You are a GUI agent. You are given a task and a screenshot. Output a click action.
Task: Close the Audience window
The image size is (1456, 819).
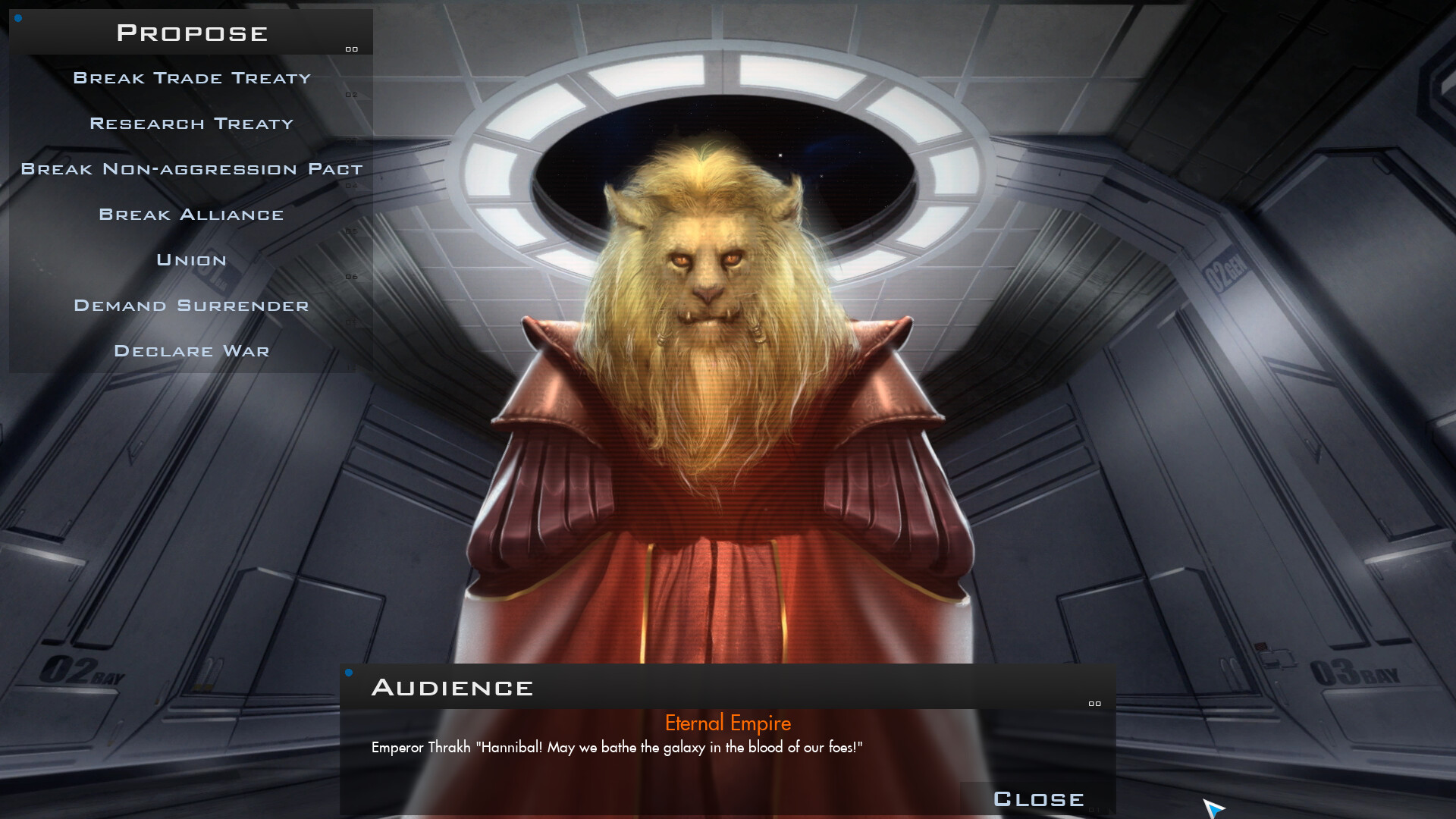click(1038, 799)
